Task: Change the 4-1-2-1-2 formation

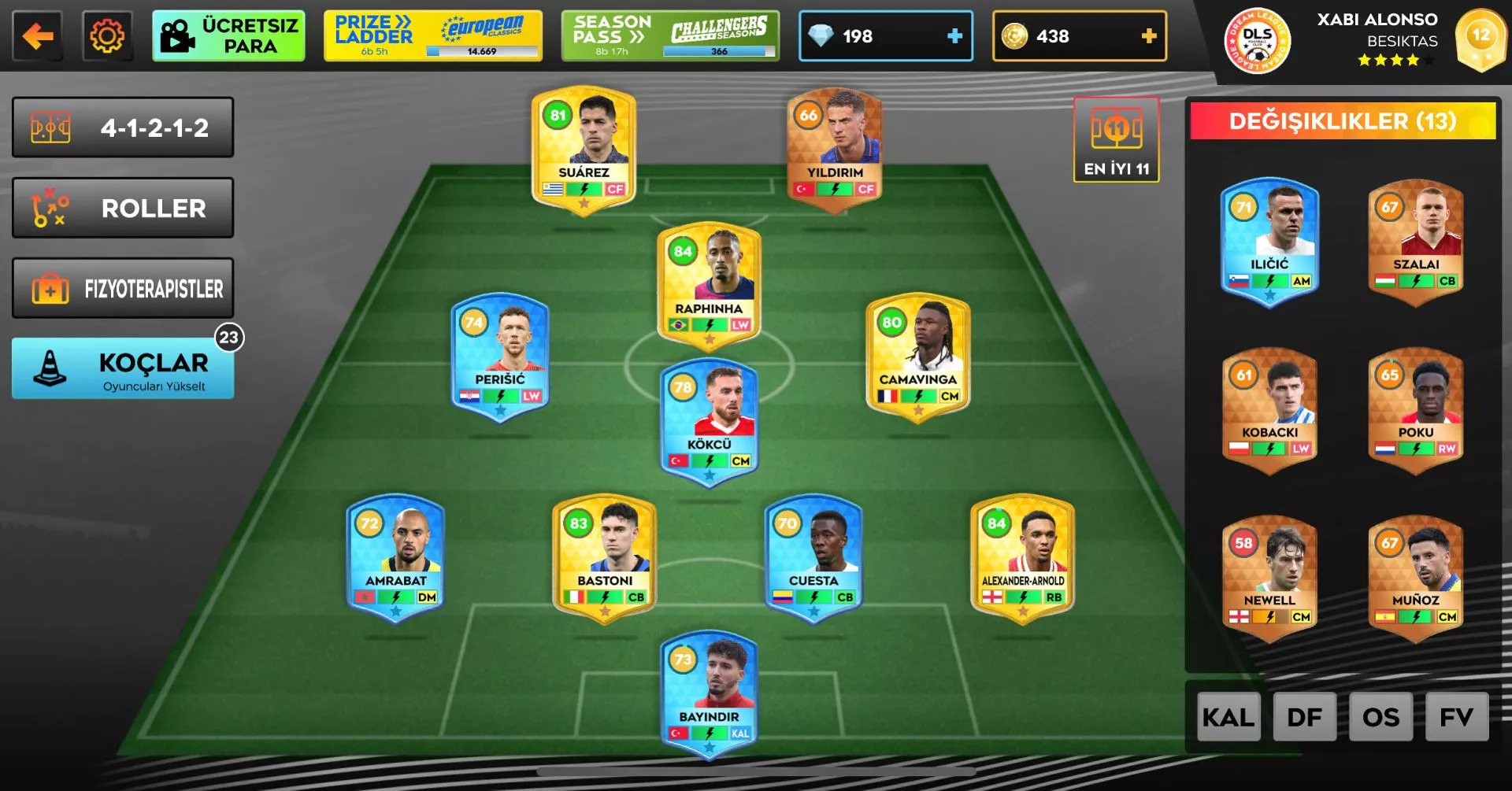Action: [x=123, y=128]
